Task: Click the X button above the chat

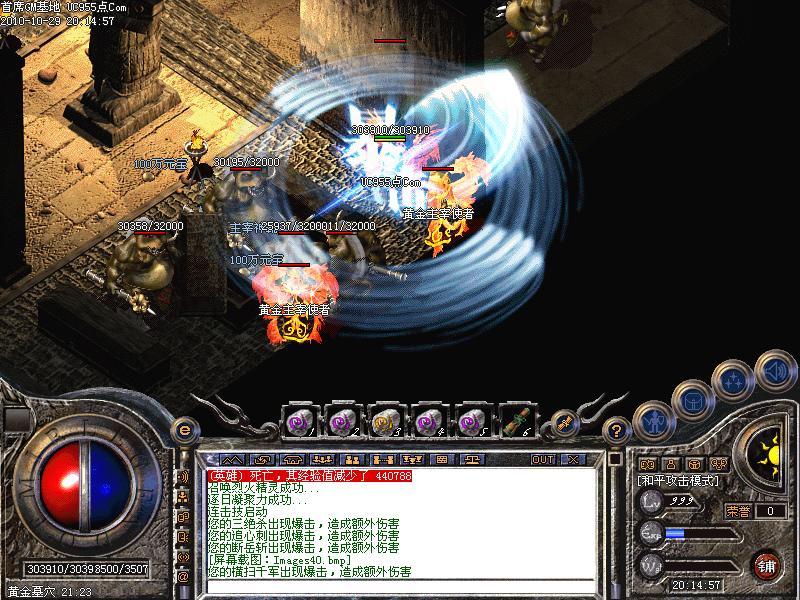Action: coord(572,459)
